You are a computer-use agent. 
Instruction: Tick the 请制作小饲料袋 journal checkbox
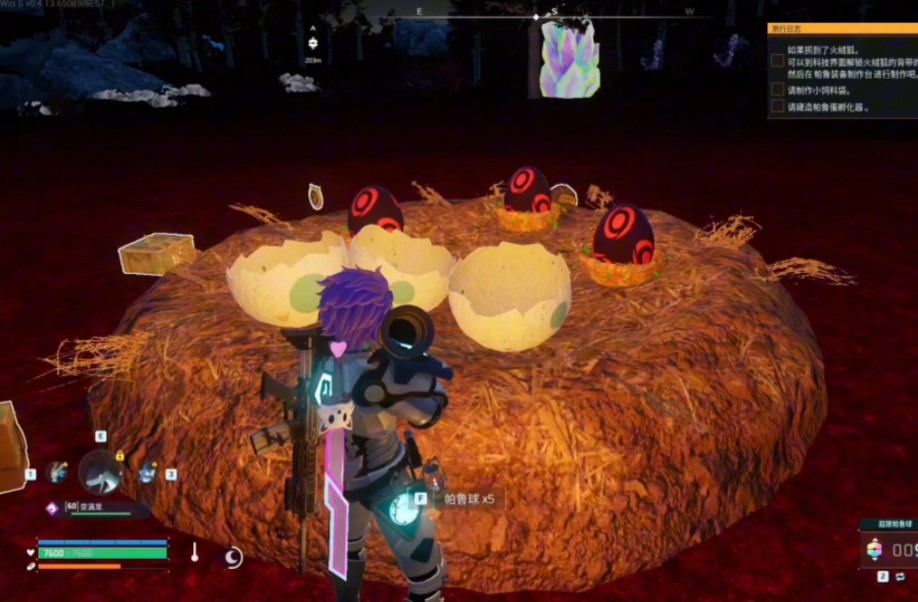777,89
